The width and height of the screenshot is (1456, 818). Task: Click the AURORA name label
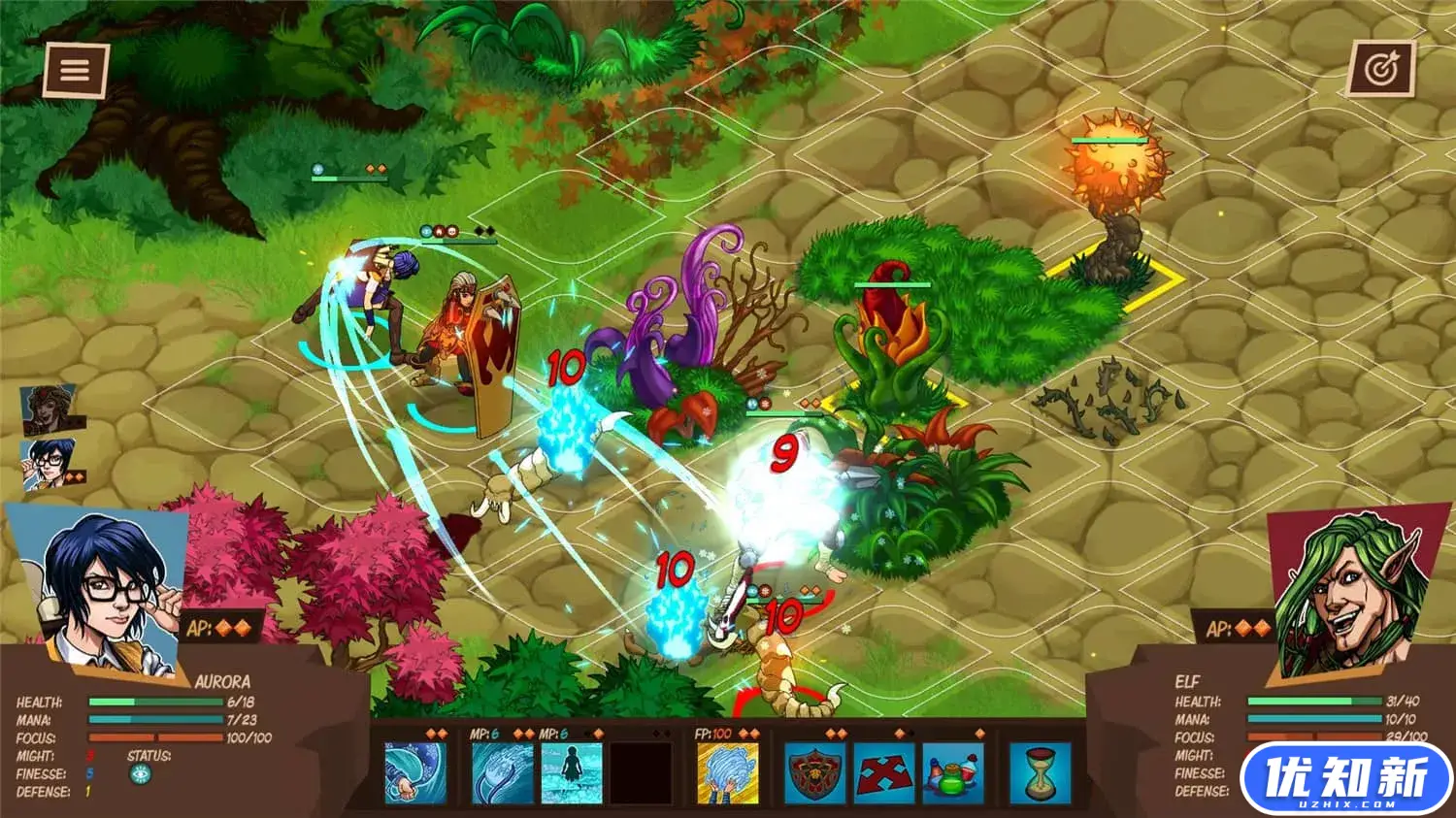coord(222,682)
